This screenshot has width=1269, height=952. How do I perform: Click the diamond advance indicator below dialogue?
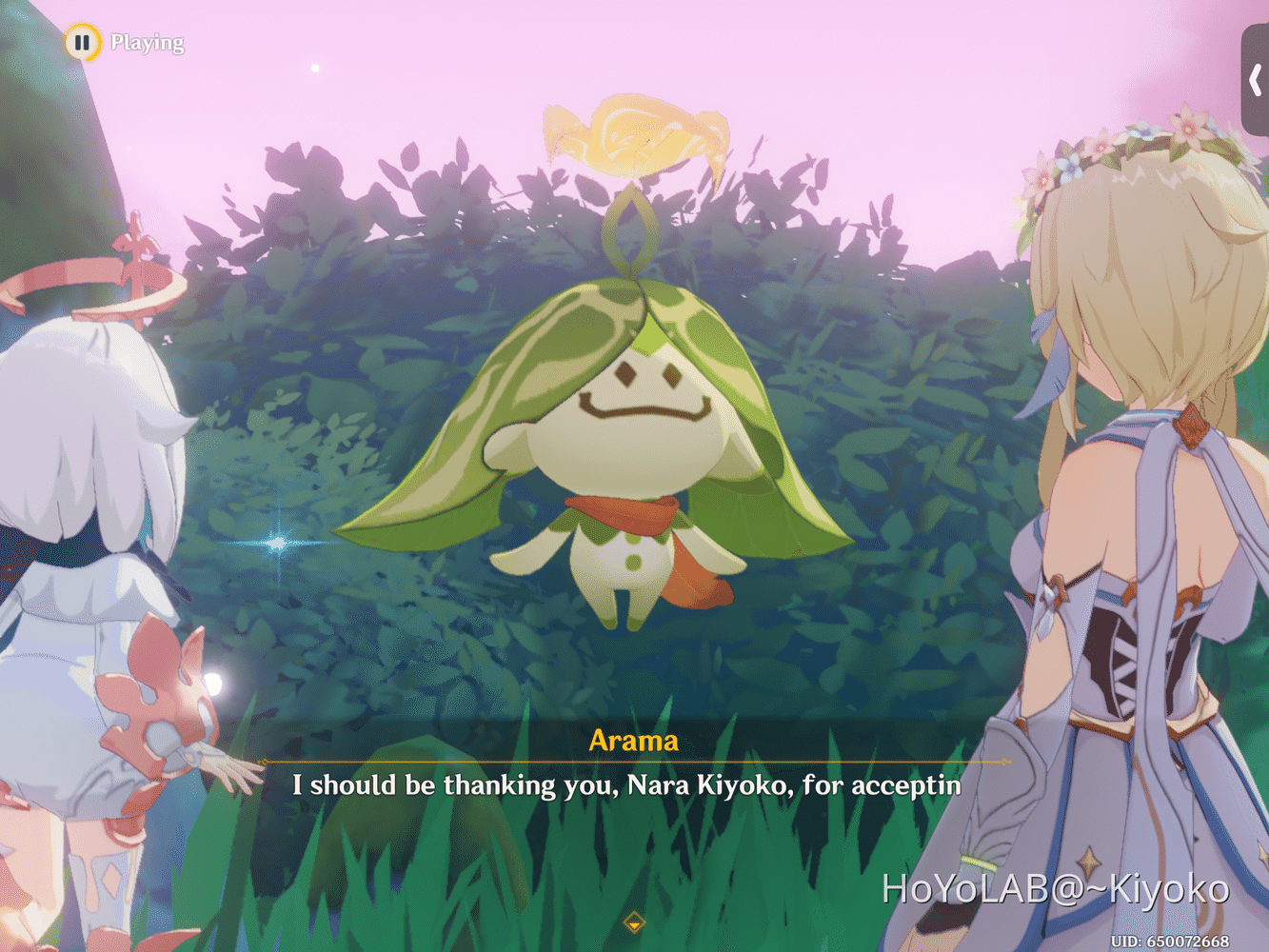(633, 922)
